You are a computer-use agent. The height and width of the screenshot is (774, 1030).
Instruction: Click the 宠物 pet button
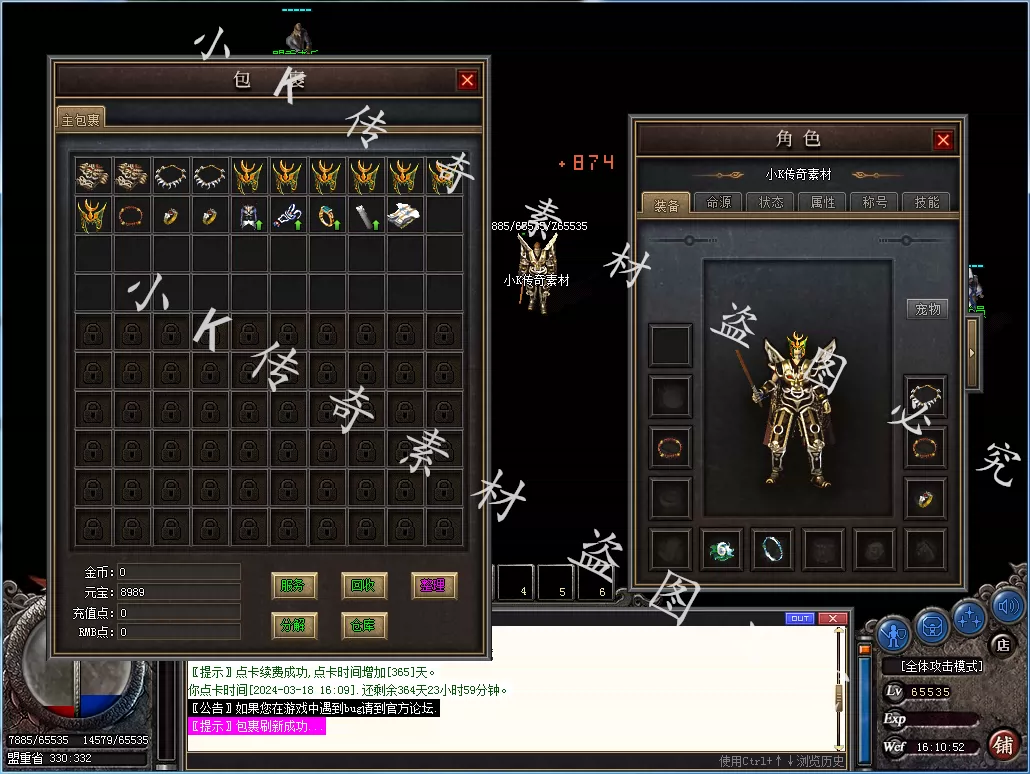pyautogui.click(x=928, y=309)
